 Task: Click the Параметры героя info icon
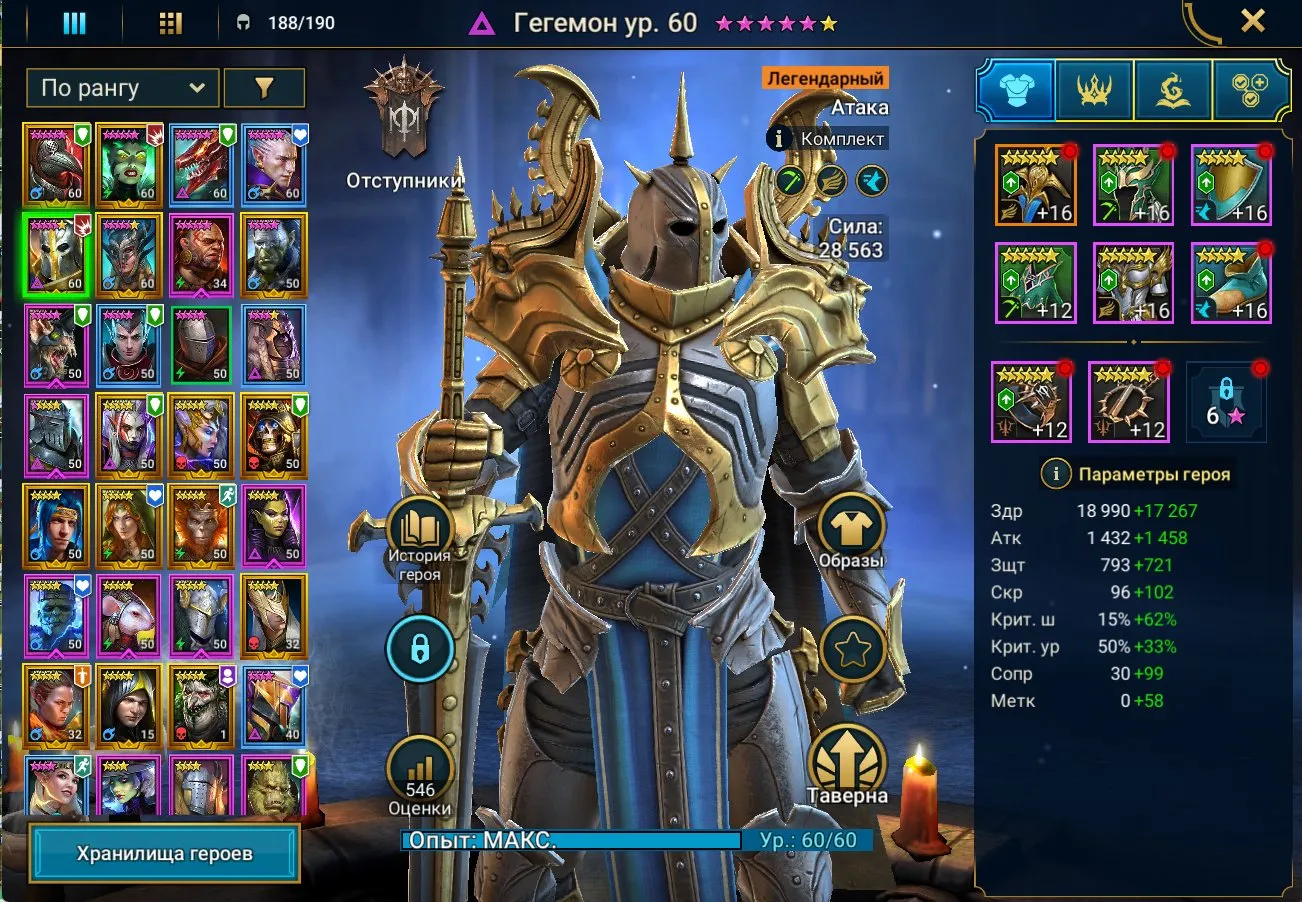(x=1057, y=474)
